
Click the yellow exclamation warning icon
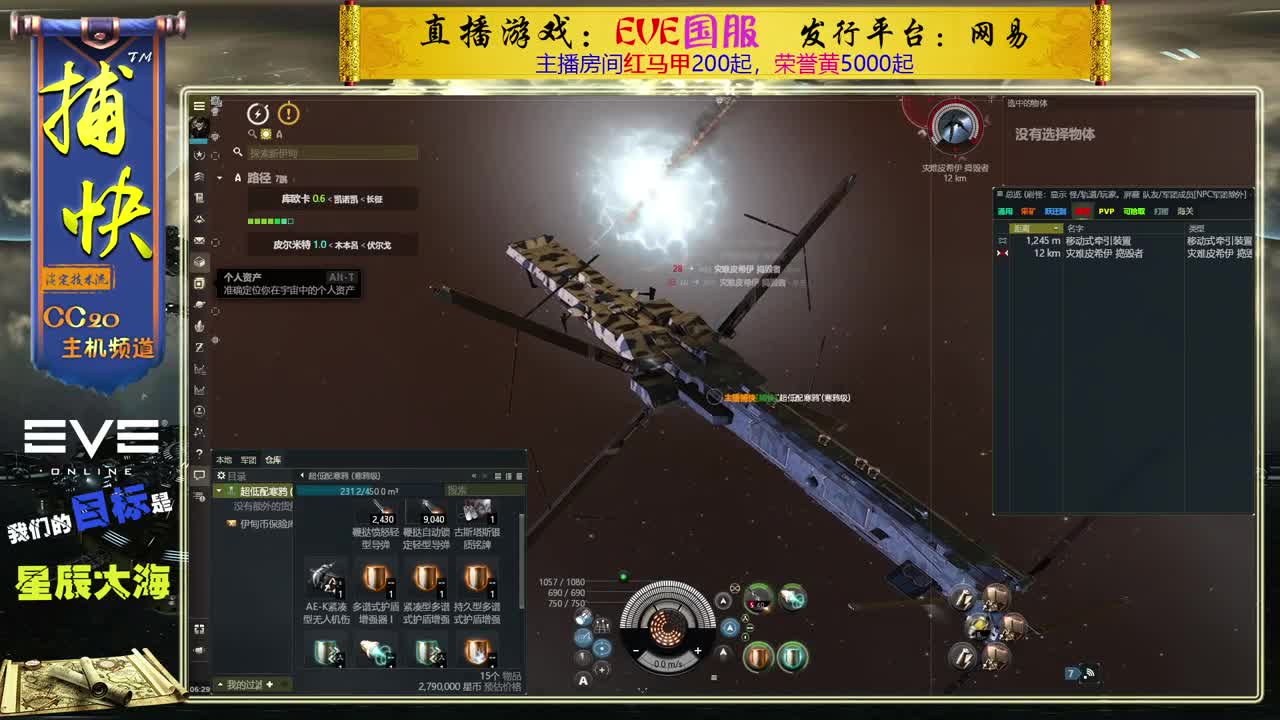289,114
